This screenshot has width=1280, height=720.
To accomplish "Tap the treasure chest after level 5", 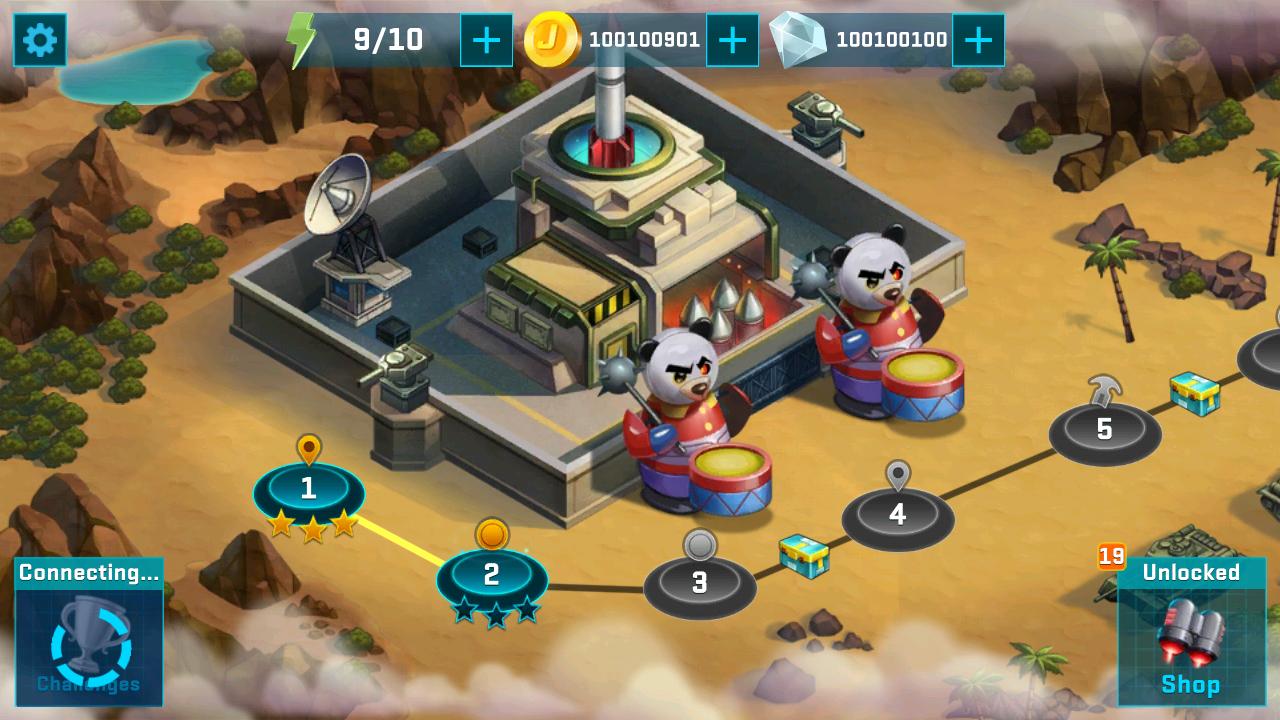I will (x=1194, y=392).
